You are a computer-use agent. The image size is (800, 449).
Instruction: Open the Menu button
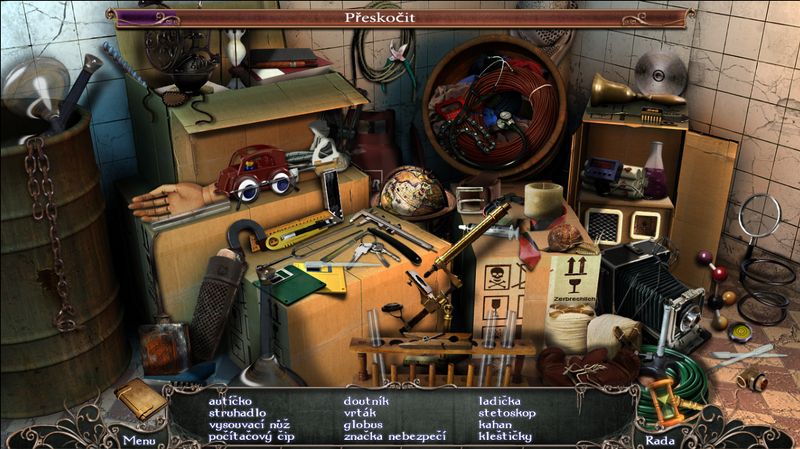click(x=139, y=439)
